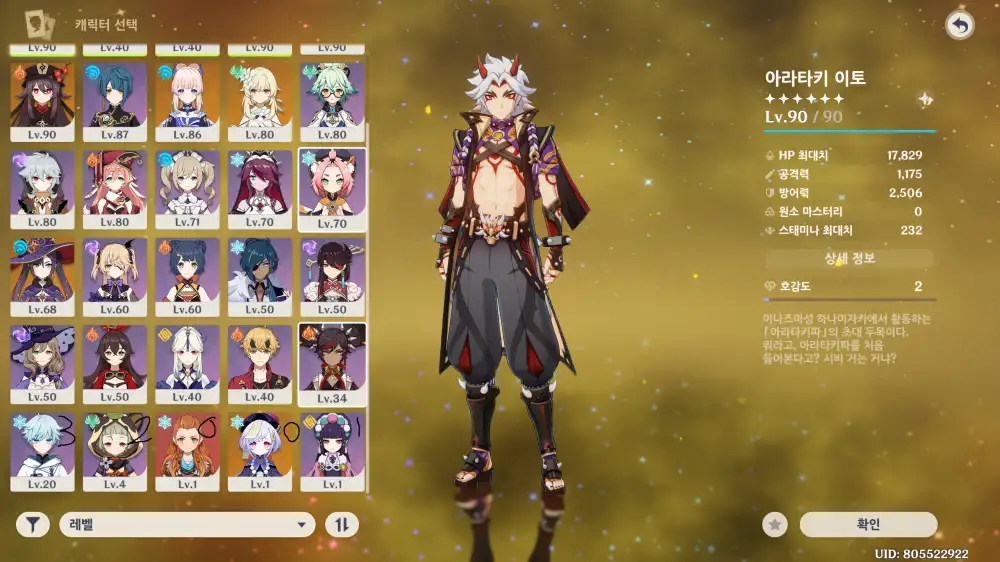1000x562 pixels.
Task: Pick the Lv.4 Sayu character tile
Action: point(114,451)
